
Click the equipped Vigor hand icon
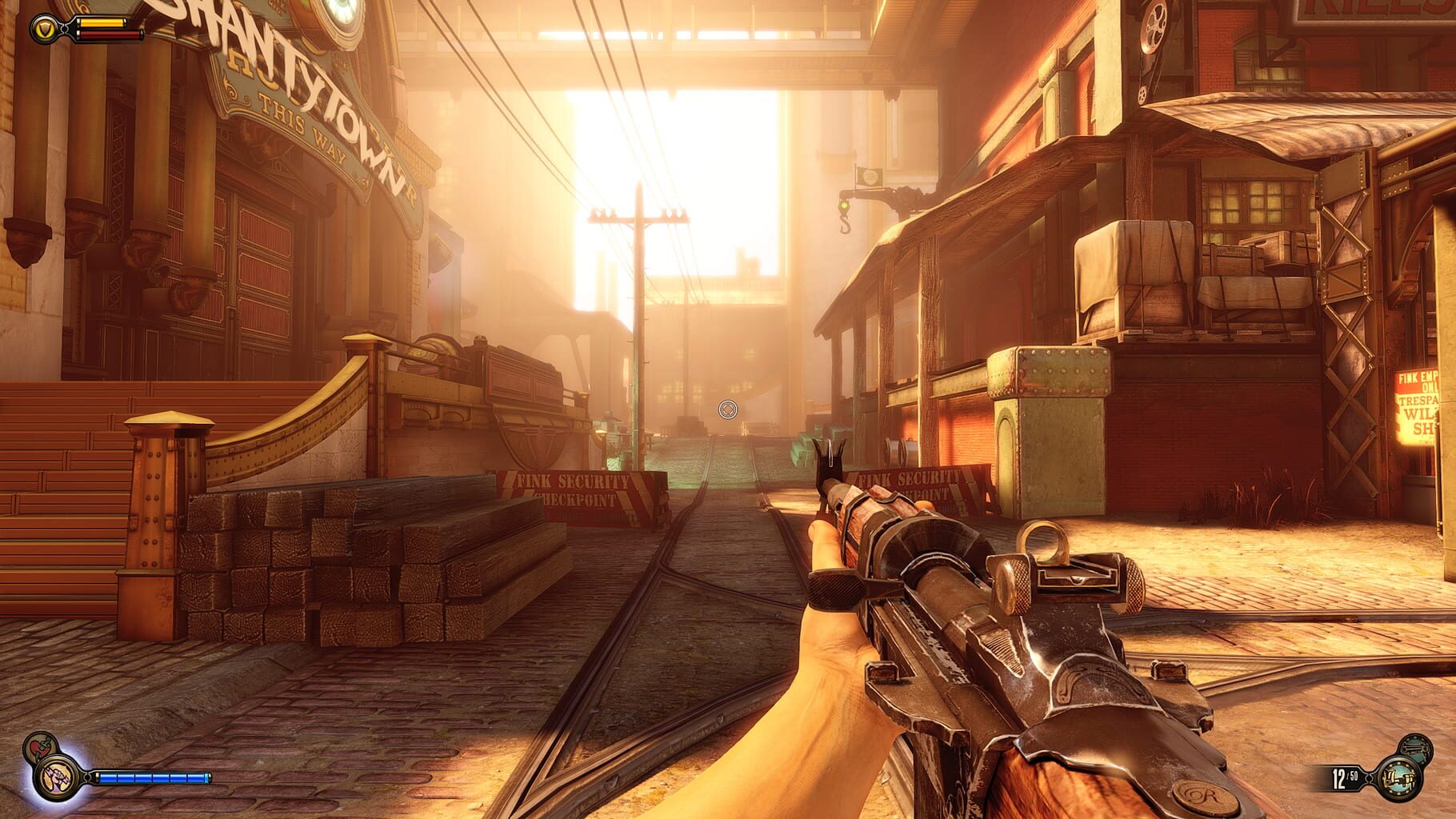pyautogui.click(x=55, y=779)
